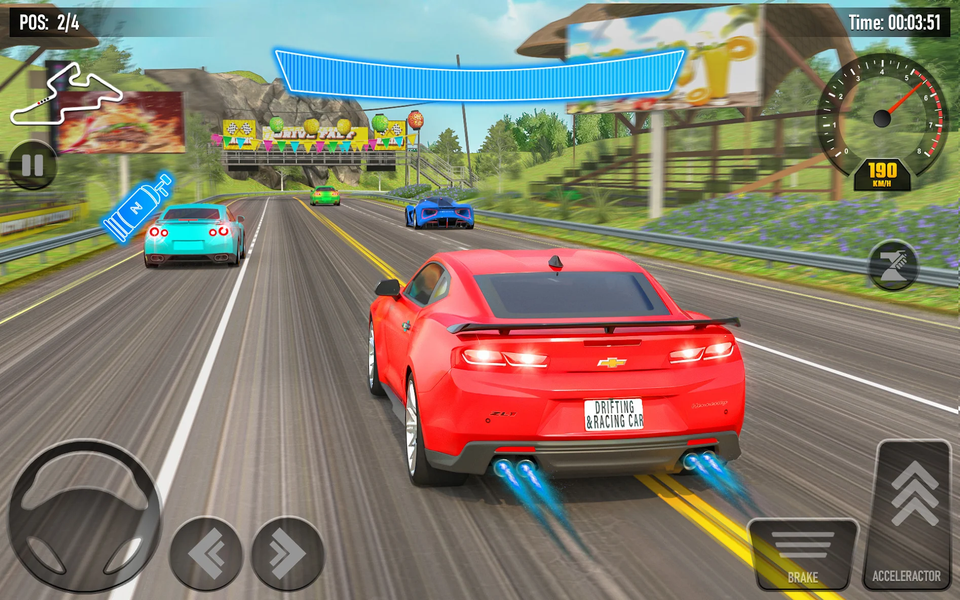Open the track minimap

66,95
